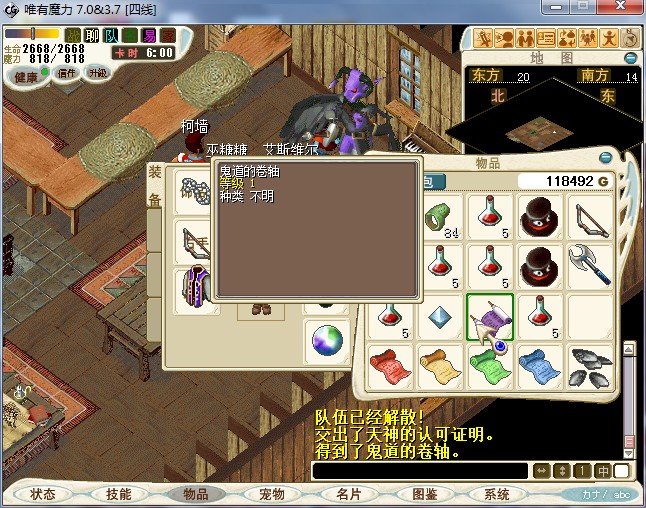Open the 宠物 pets menu
646x508 pixels.
(x=272, y=494)
